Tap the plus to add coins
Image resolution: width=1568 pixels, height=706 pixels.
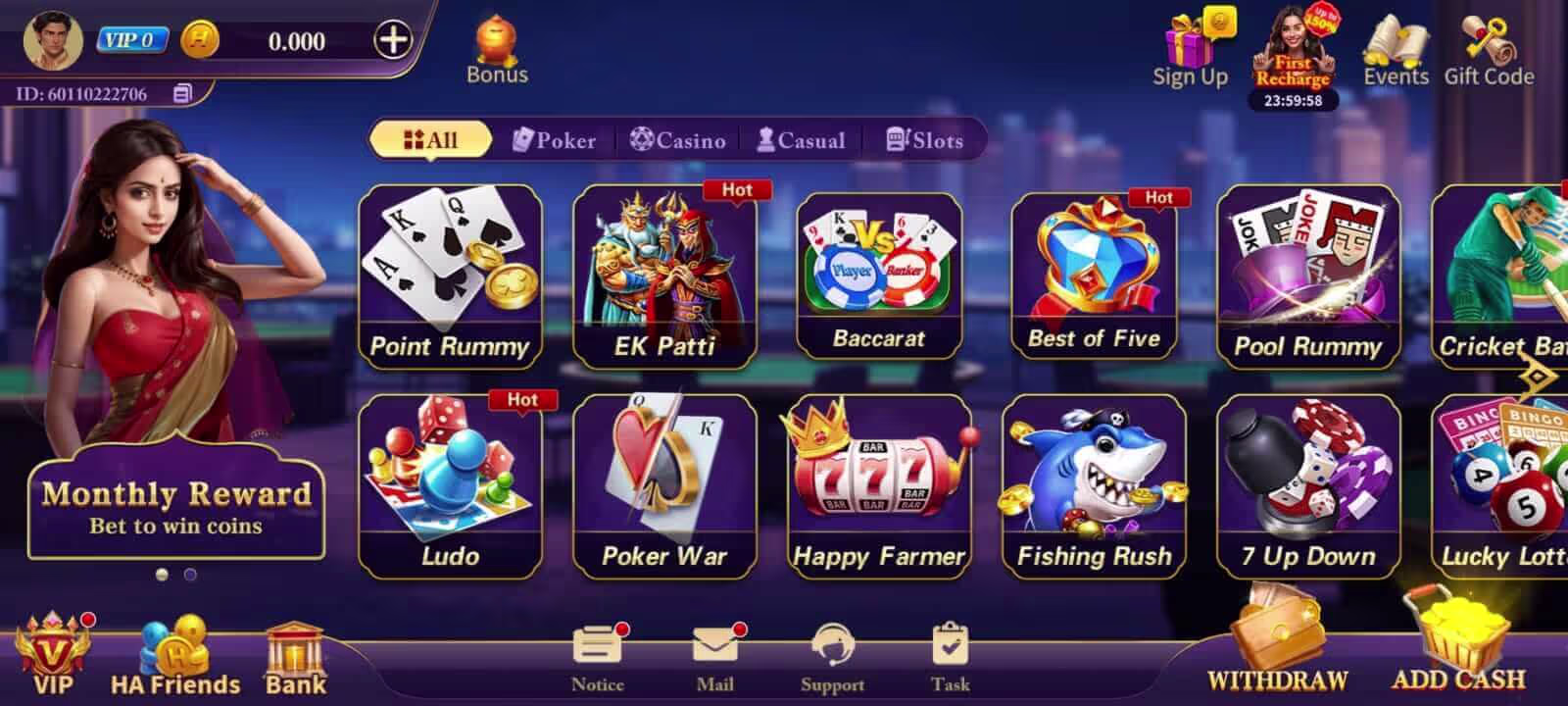tap(393, 41)
